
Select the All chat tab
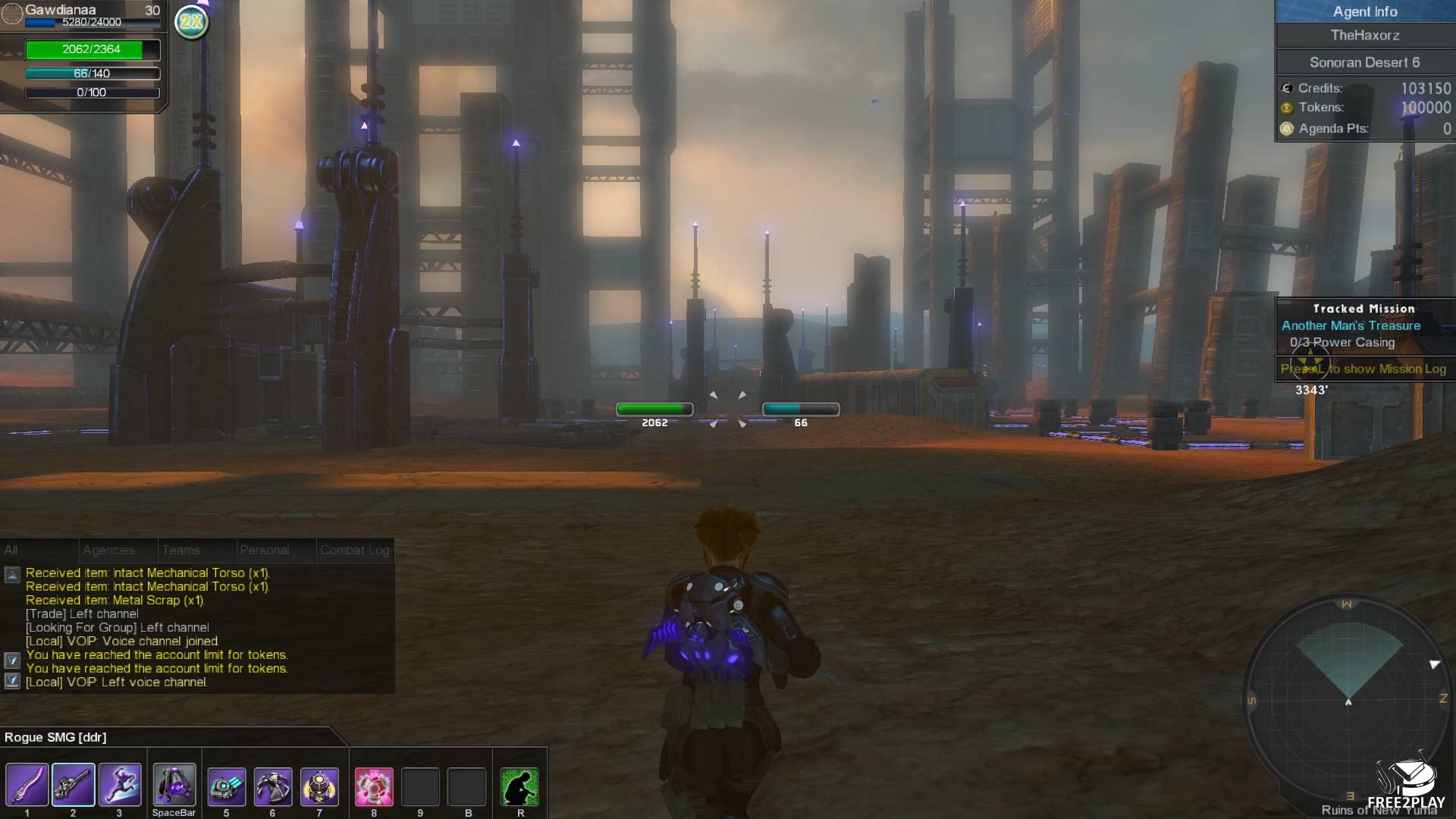coord(11,551)
